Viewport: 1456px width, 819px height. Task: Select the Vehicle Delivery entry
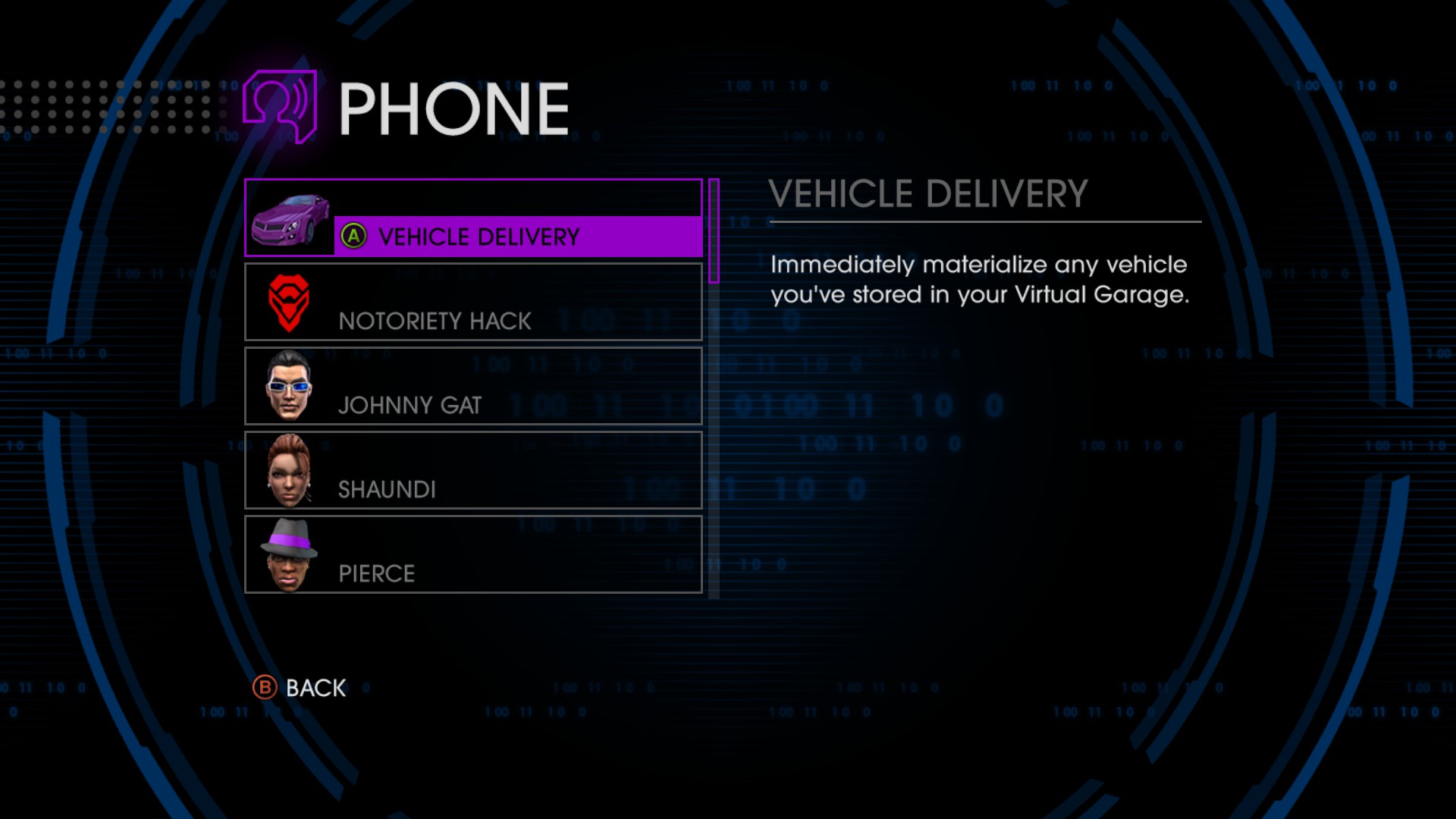click(478, 236)
